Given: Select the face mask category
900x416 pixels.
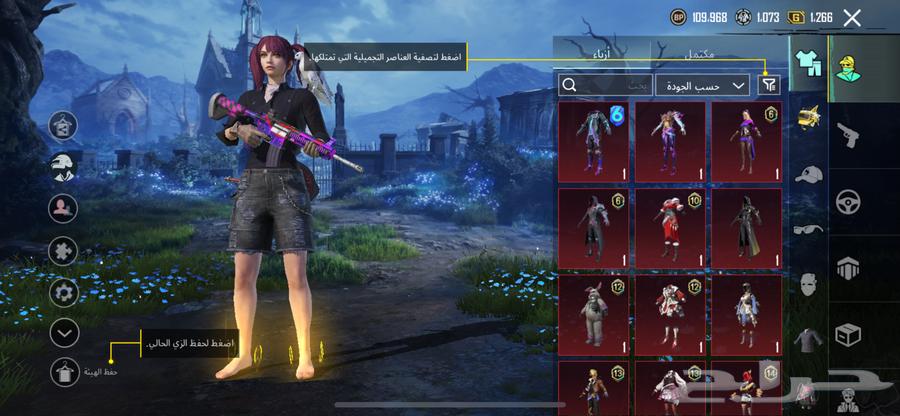Looking at the screenshot, I should coord(807,286).
